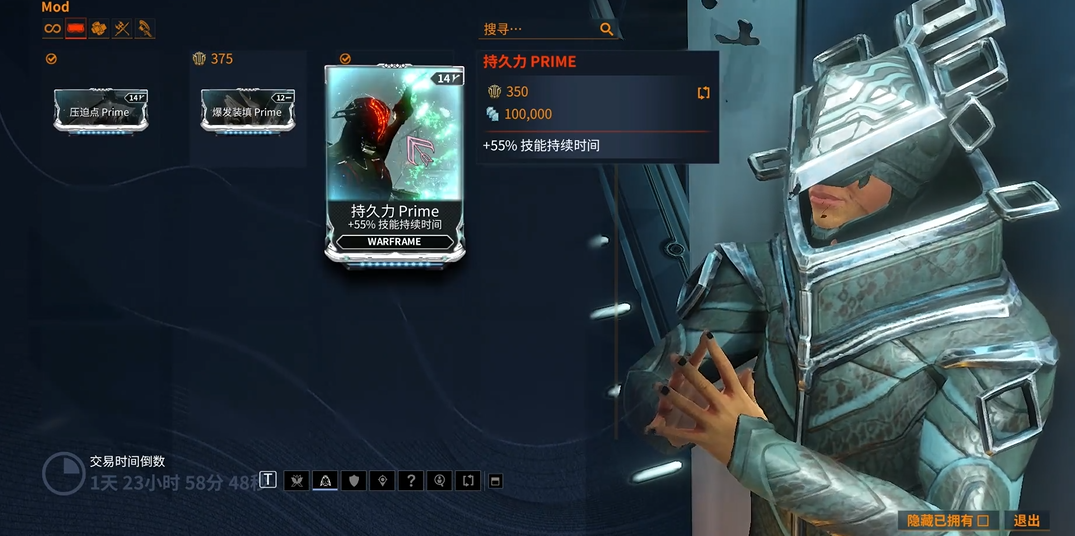Click the orange swap icon in the detail panel
The image size is (1075, 536).
click(x=703, y=92)
